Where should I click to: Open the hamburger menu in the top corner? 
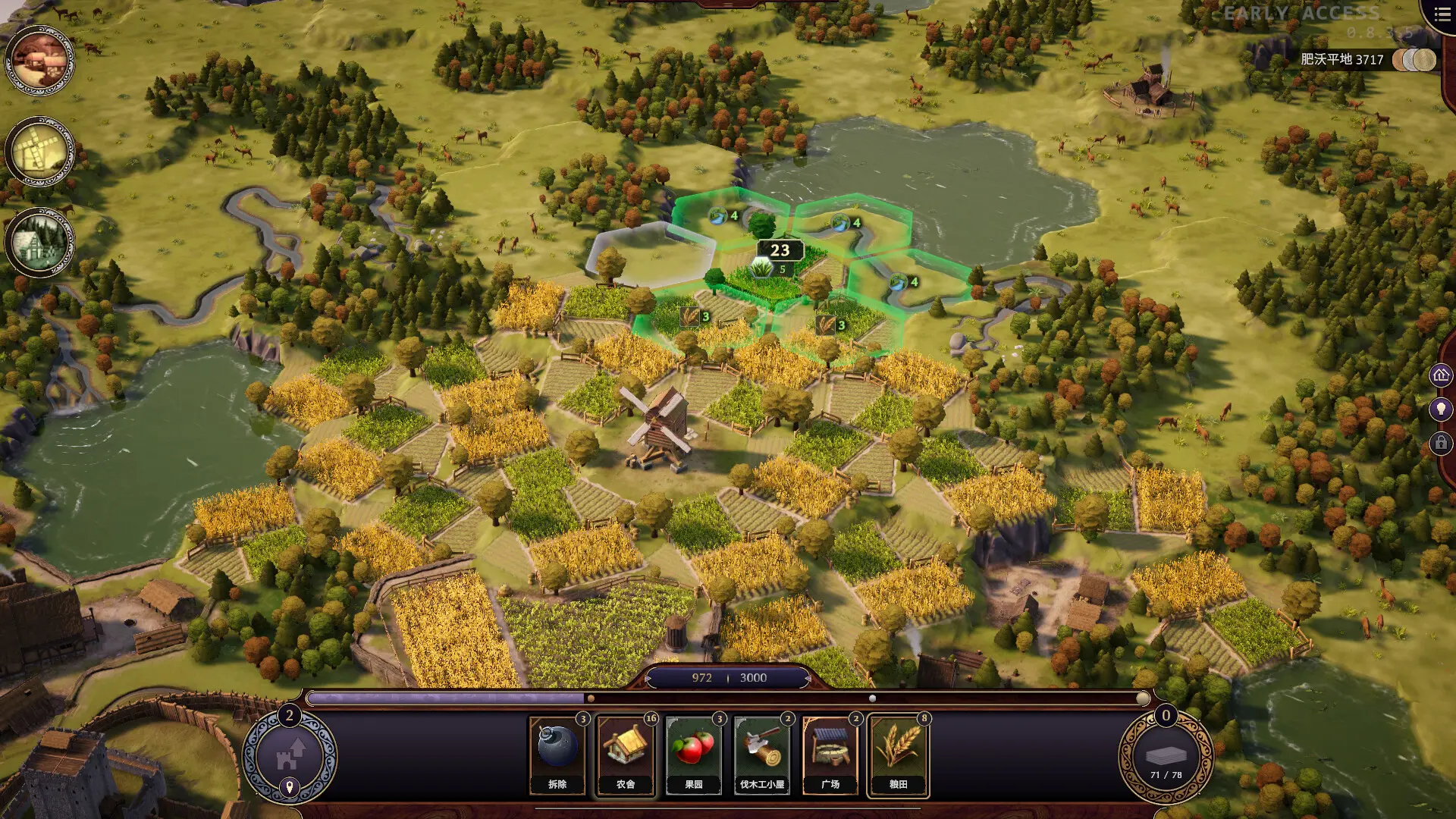coord(1442,14)
